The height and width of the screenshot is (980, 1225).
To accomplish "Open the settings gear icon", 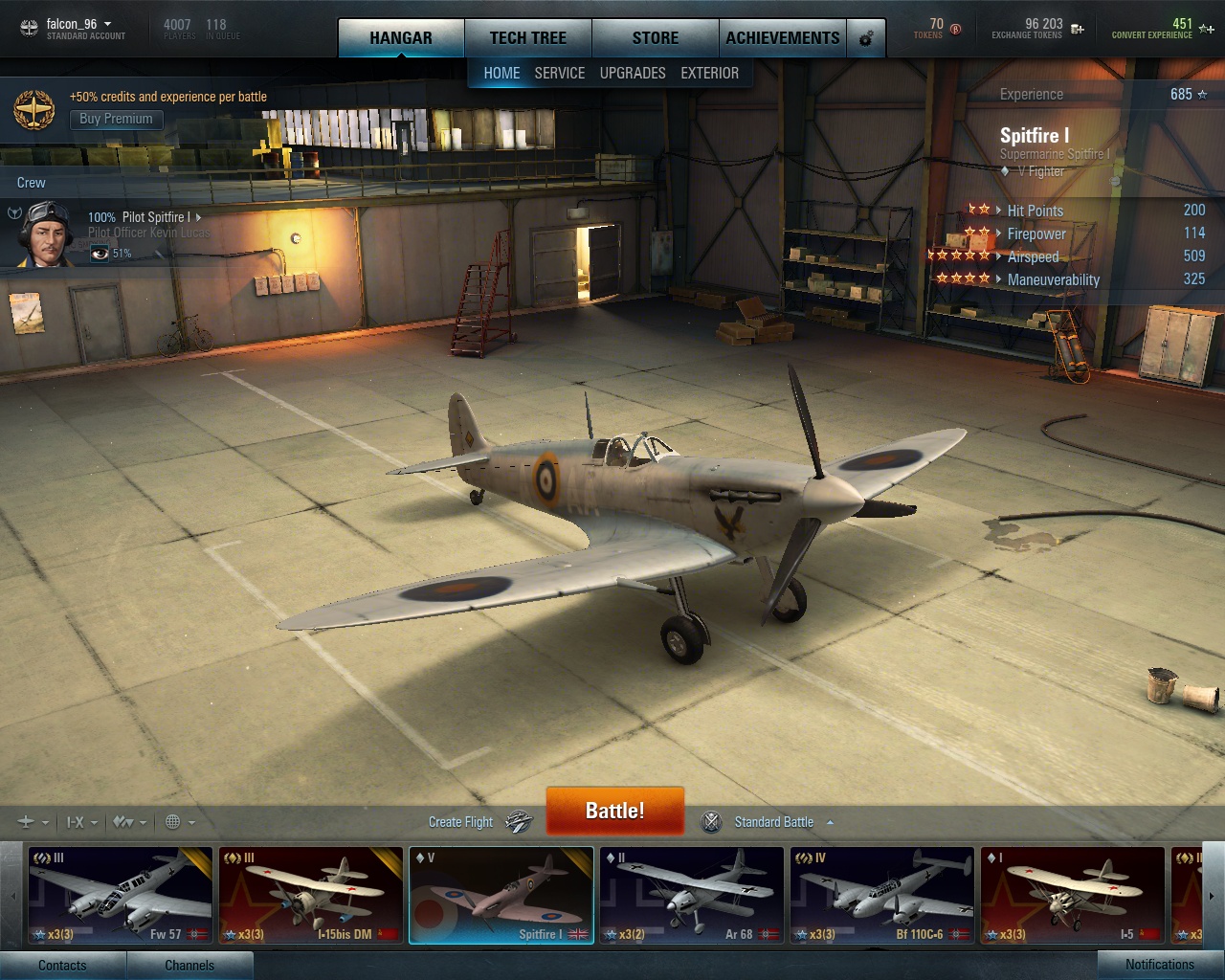I will 866,39.
